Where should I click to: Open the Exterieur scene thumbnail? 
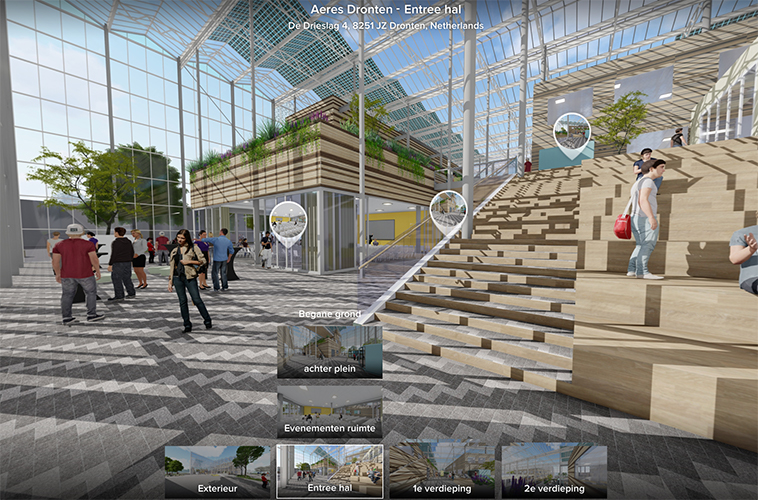[x=218, y=470]
